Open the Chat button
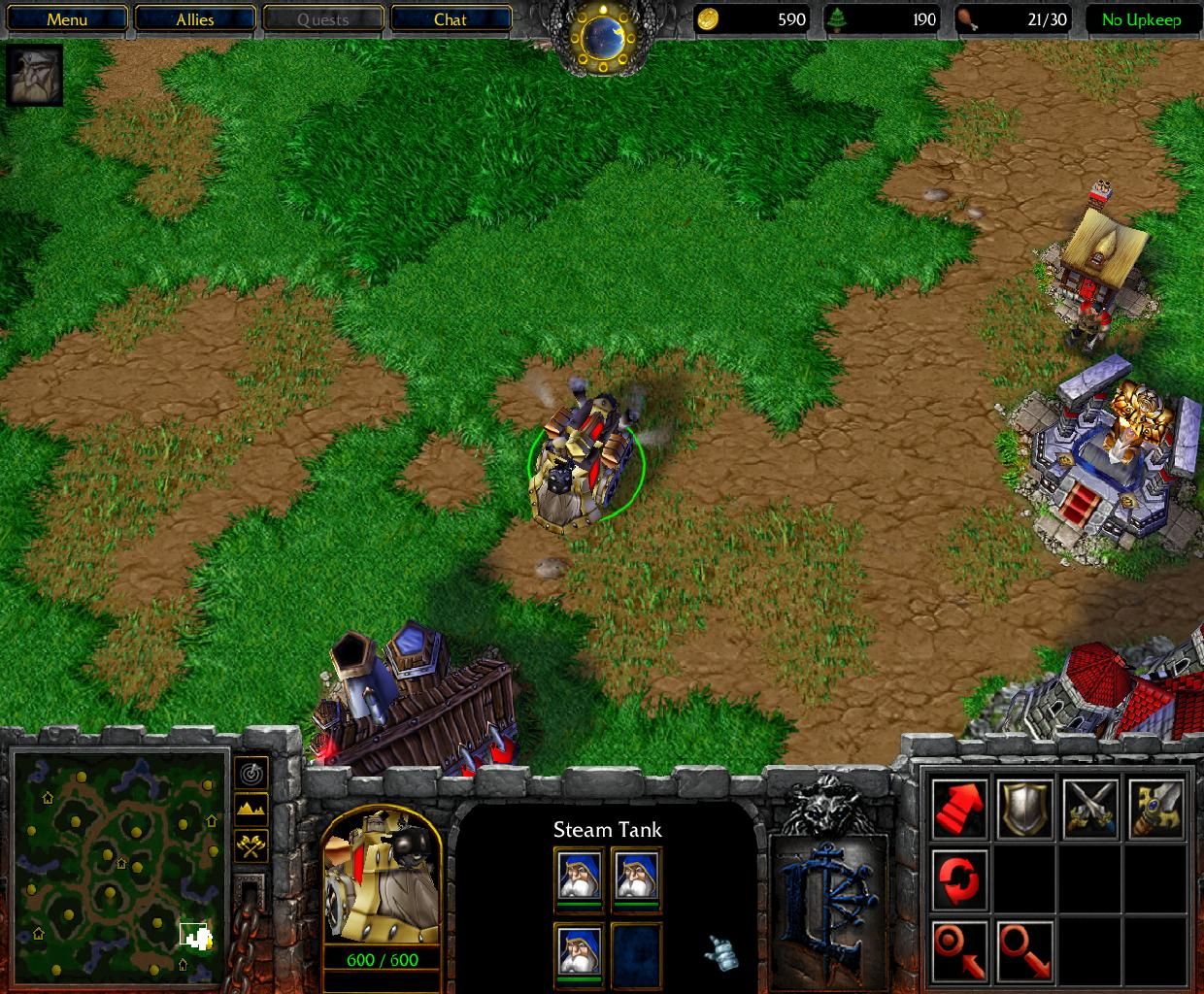 [x=451, y=19]
